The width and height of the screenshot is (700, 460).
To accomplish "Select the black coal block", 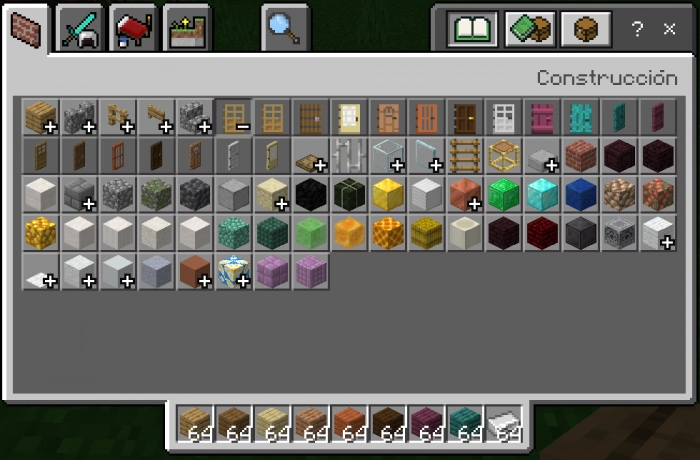I will point(310,194).
